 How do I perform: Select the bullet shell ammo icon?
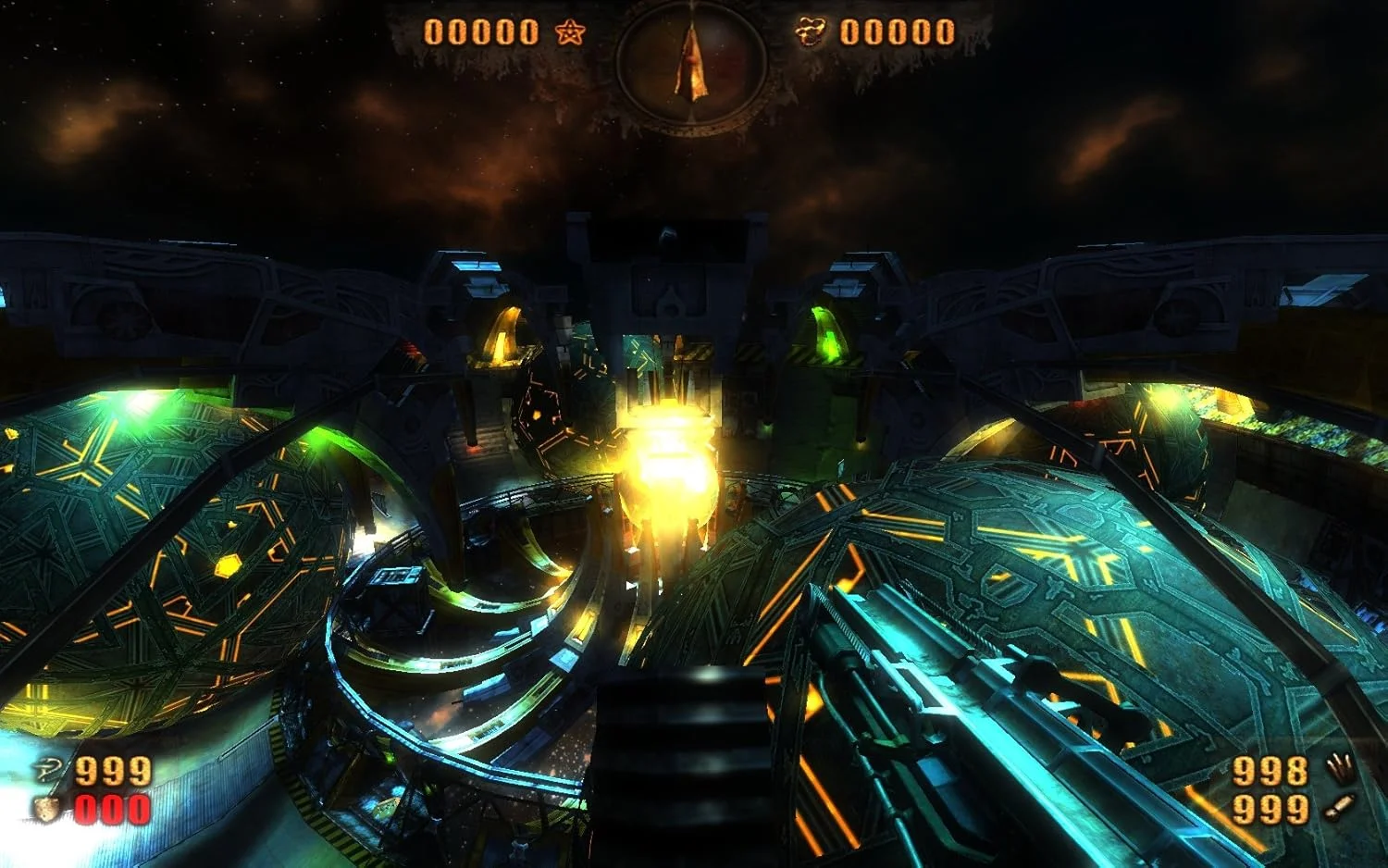(1338, 808)
